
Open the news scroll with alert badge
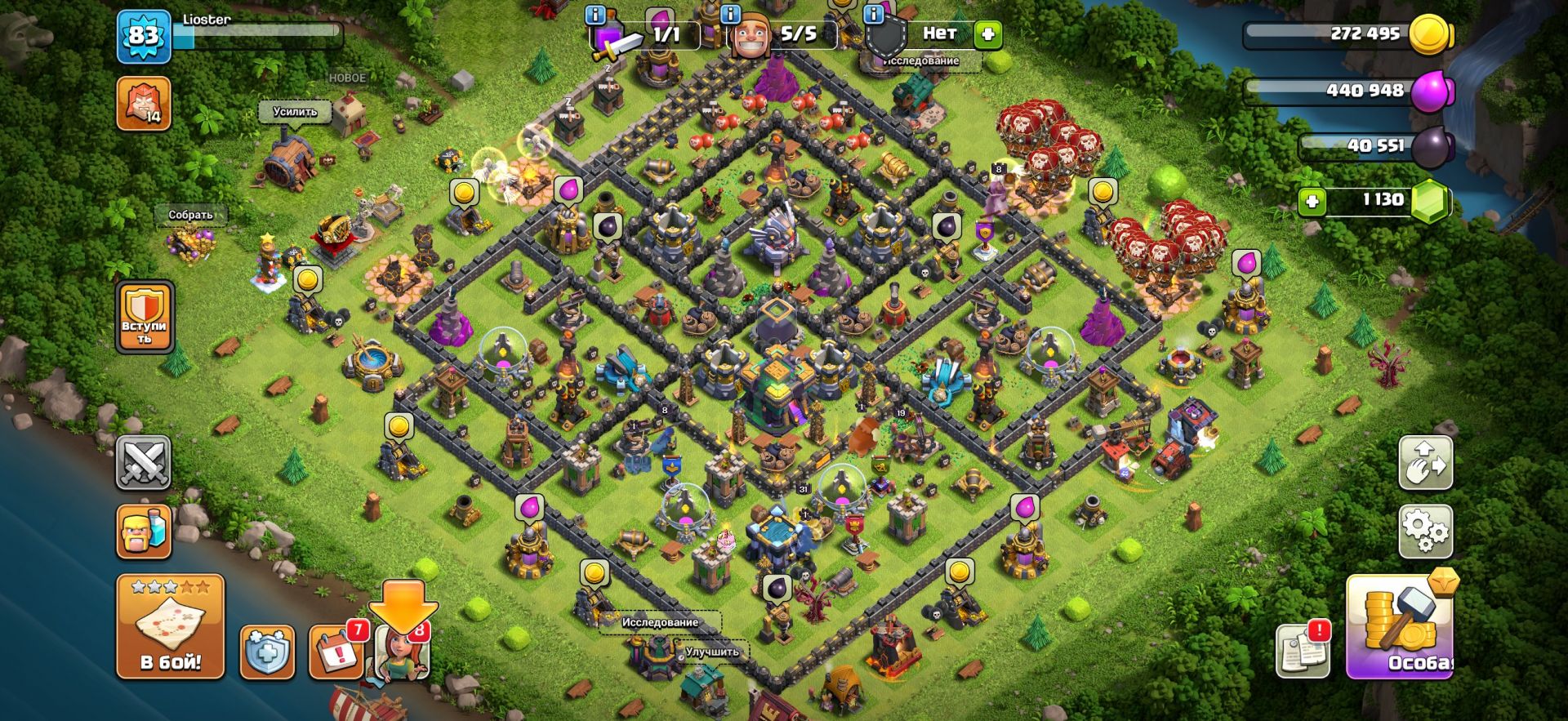(x=1303, y=651)
